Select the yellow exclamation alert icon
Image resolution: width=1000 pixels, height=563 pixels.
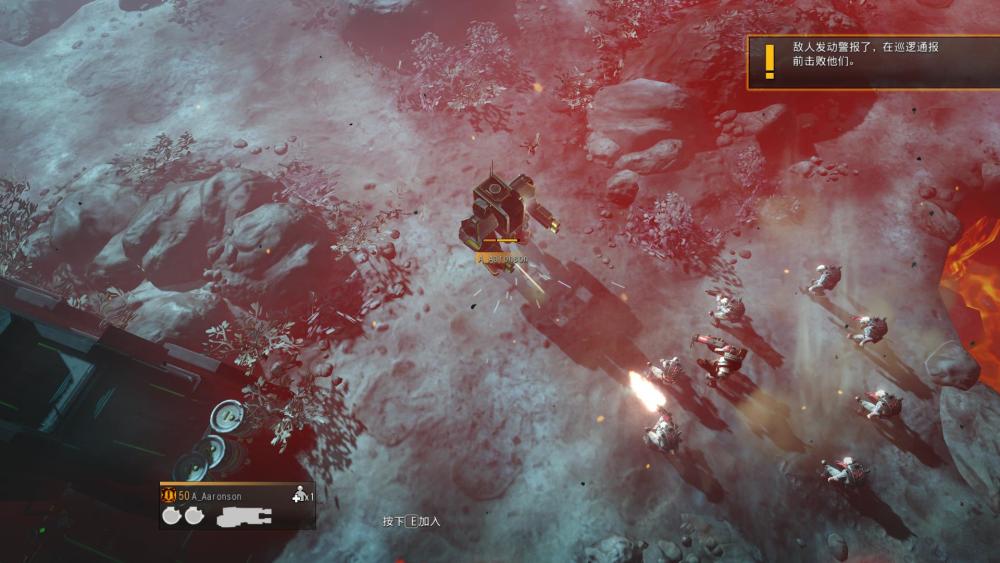click(x=769, y=62)
